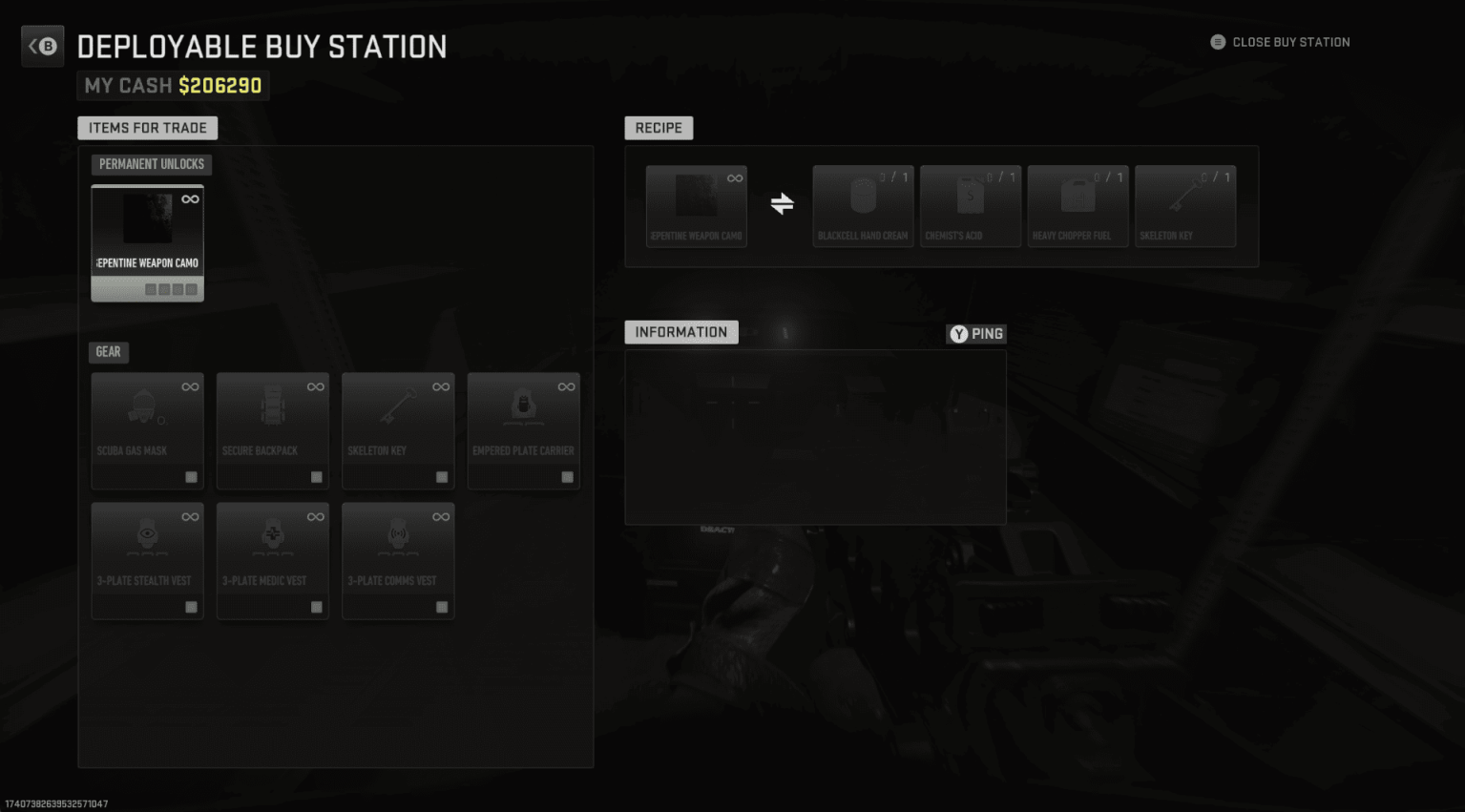Select the Blackcell Hand Cream recipe ingredient
The height and width of the screenshot is (812, 1465).
click(x=862, y=203)
